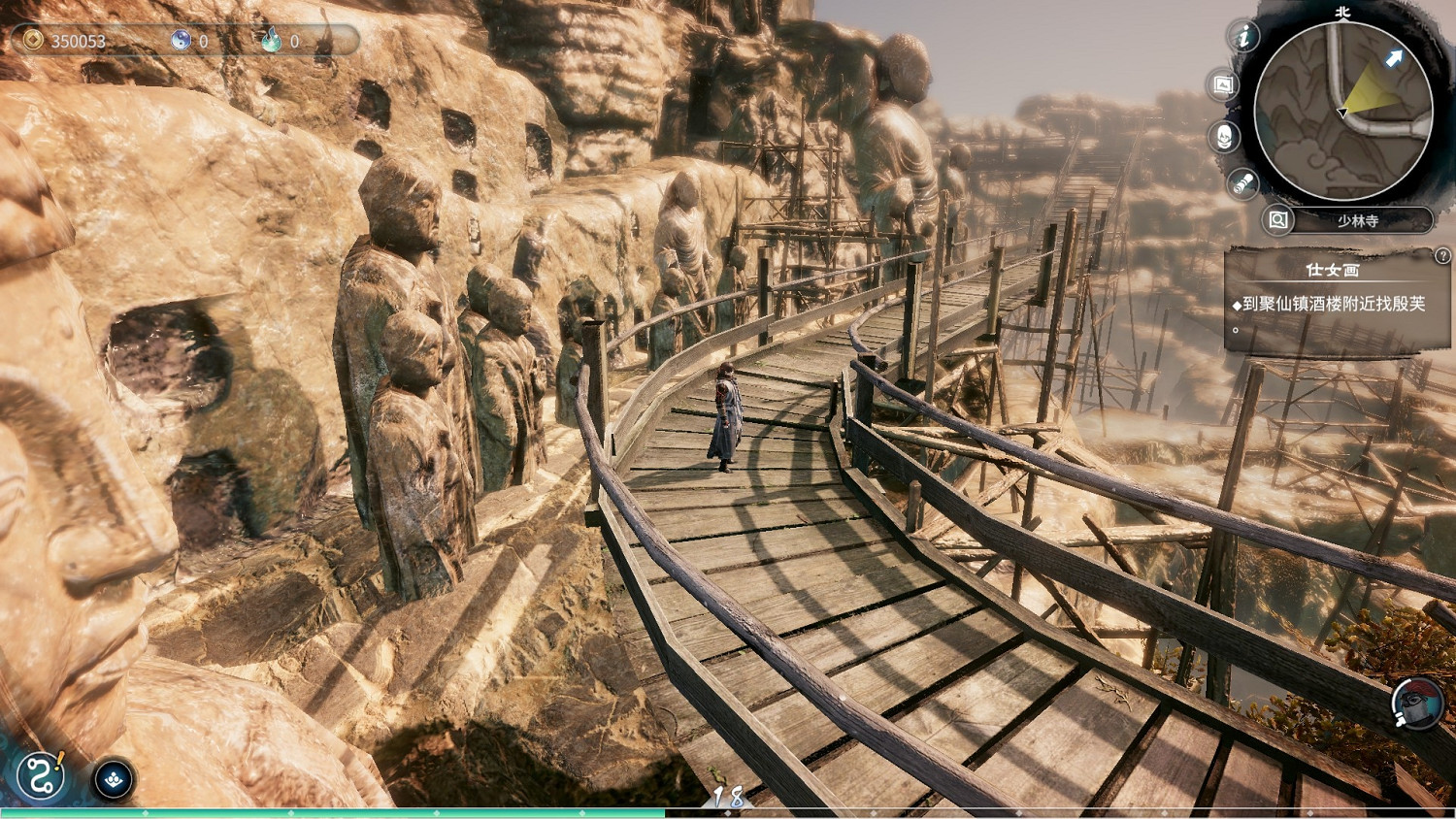Activate the three-orbs icon in bottom corner
Image resolution: width=1456 pixels, height=819 pixels.
point(114,779)
